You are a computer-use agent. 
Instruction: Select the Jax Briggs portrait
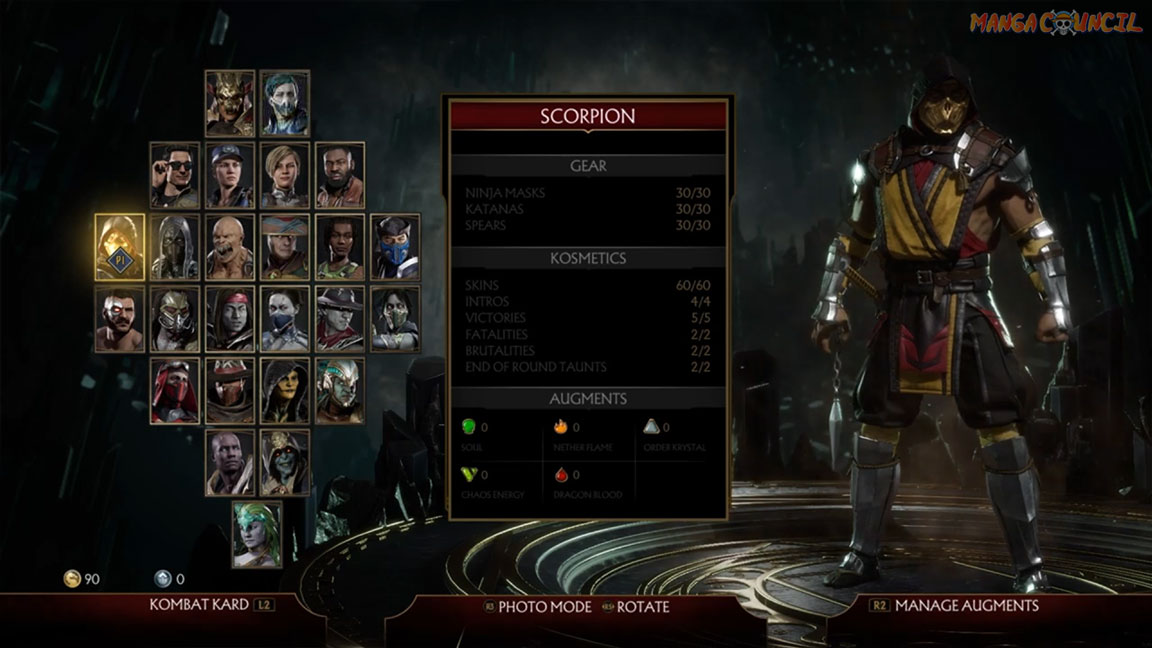click(x=340, y=175)
